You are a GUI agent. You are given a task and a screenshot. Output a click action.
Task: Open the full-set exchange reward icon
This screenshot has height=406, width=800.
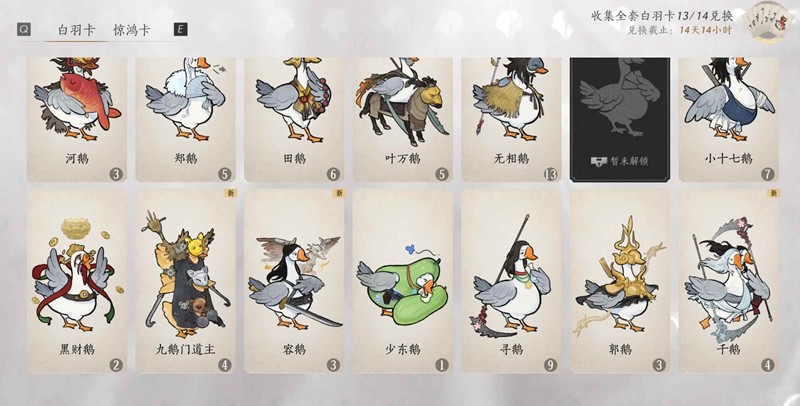(x=769, y=24)
